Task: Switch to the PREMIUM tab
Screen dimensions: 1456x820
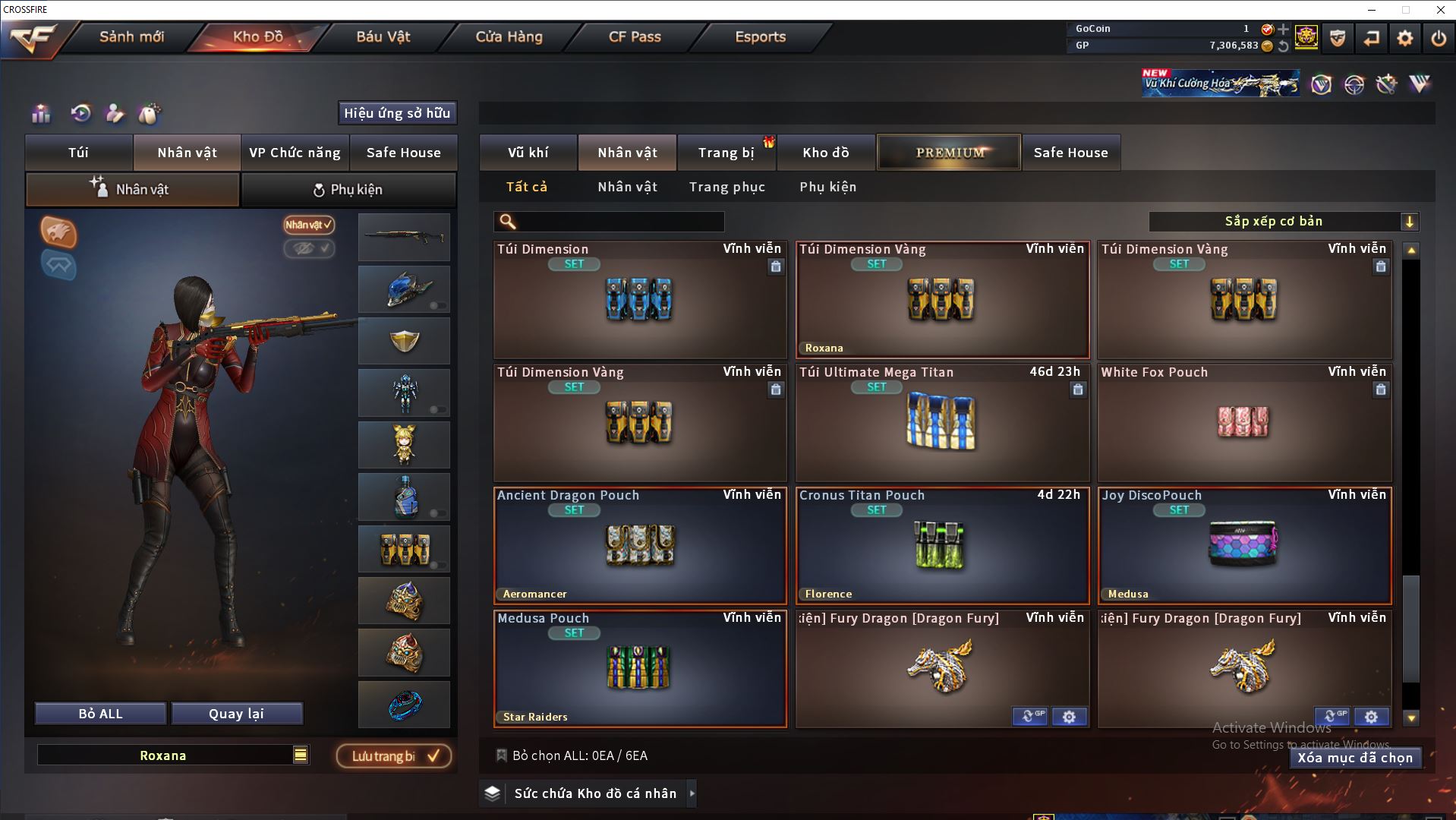Action: [949, 153]
